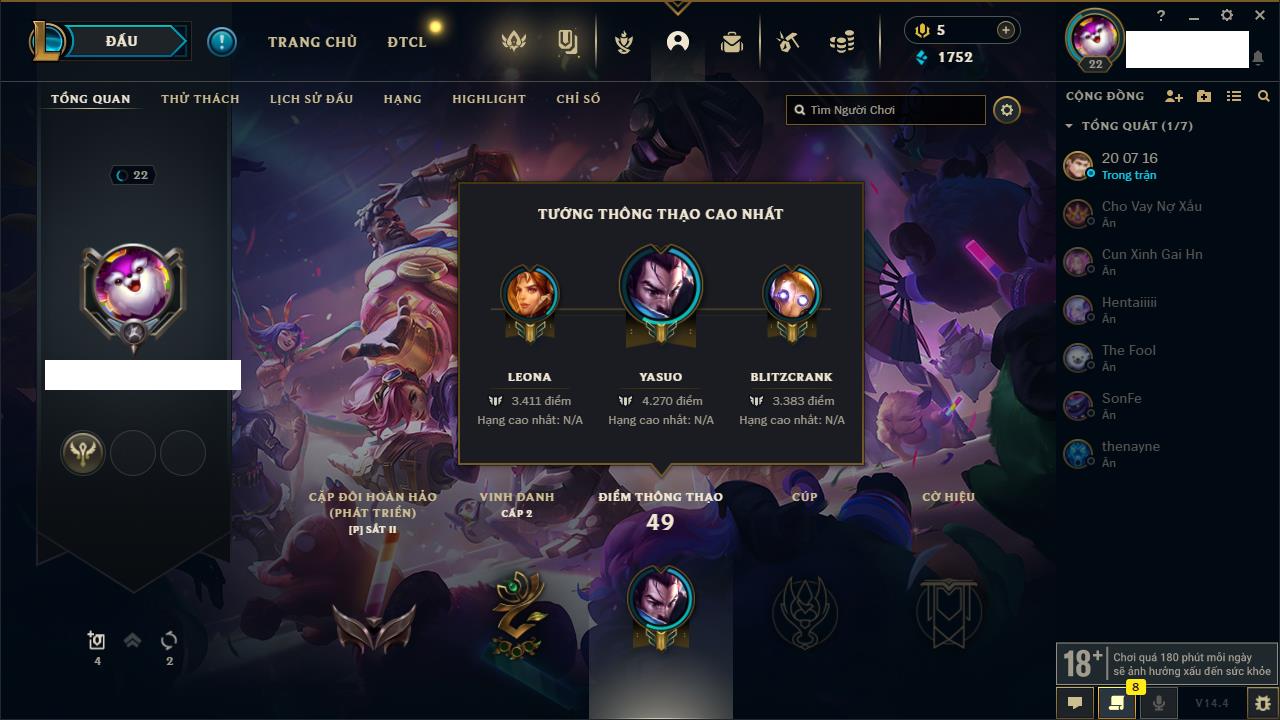Collapse the TỔNG QUÁT friends group
Screen dimensions: 1280x720
pyautogui.click(x=1069, y=126)
